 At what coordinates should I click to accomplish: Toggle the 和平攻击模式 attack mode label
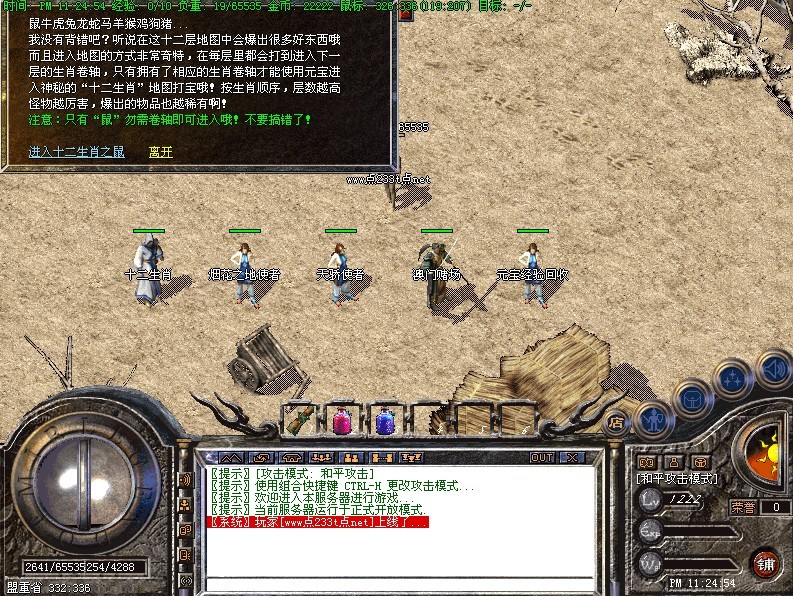(x=677, y=479)
